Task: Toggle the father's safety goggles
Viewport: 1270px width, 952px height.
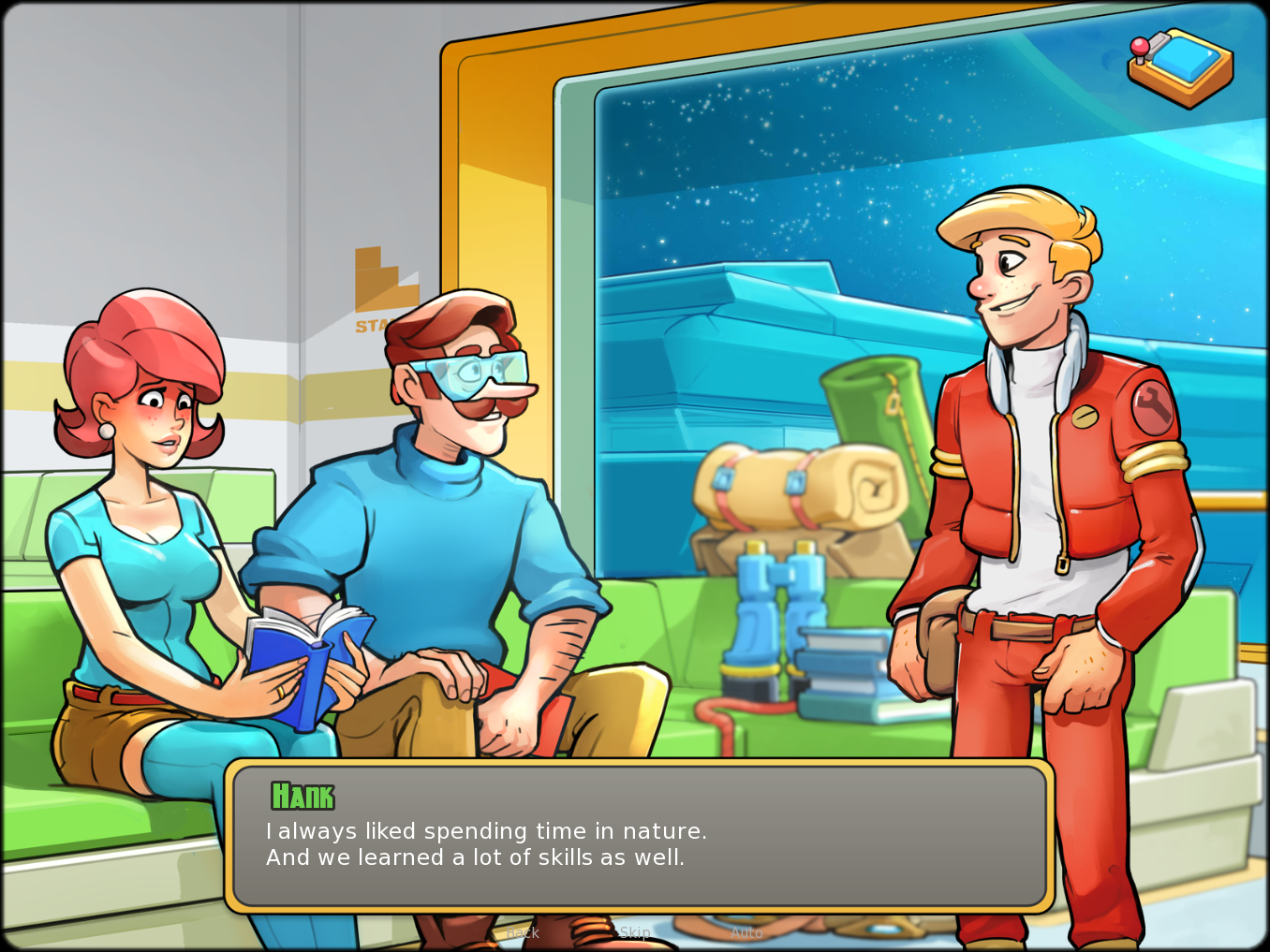Action: (x=466, y=369)
